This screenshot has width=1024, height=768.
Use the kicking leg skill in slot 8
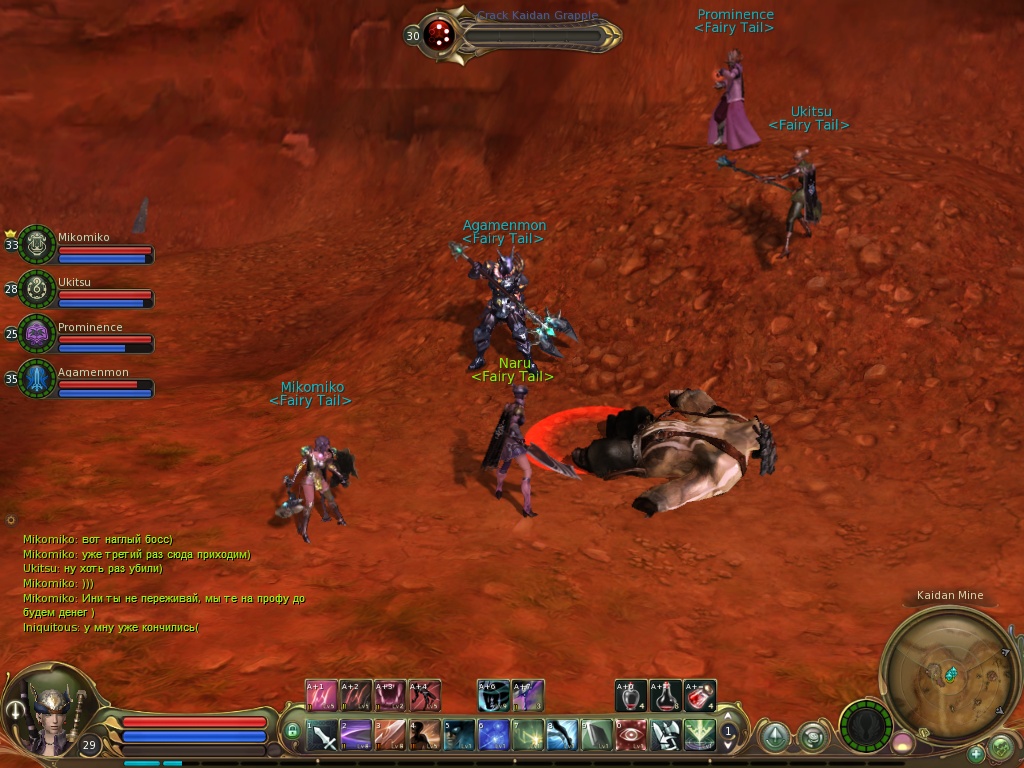(x=563, y=736)
